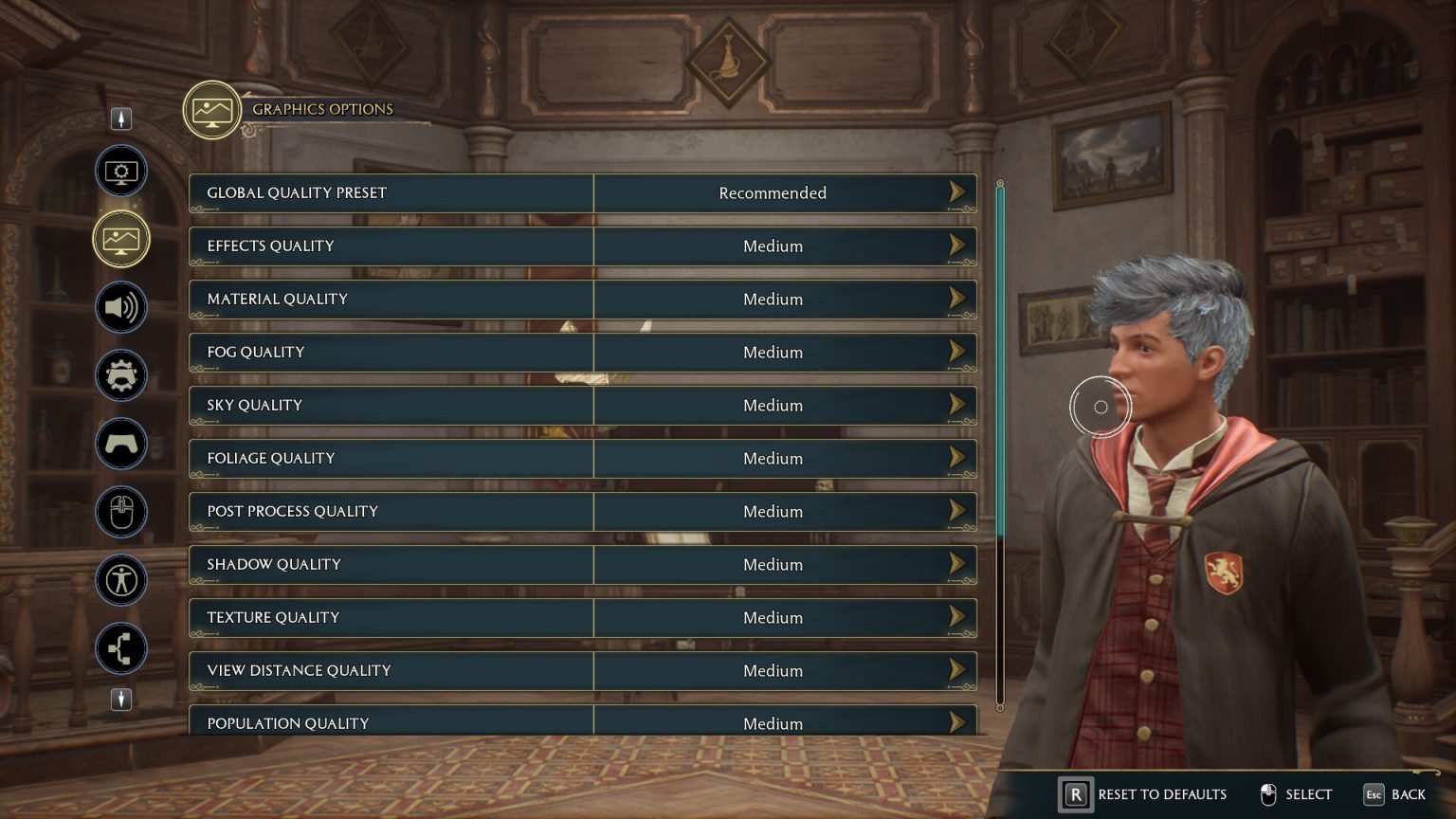Open the Keyboard and Mouse Options settings
Viewport: 1456px width, 819px height.
point(120,512)
